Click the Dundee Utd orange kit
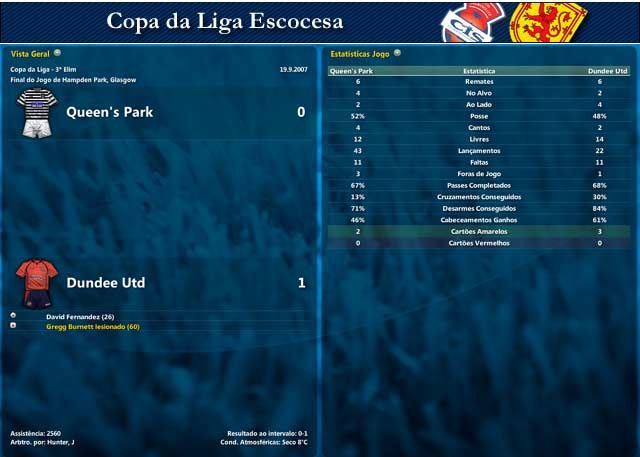 37,283
